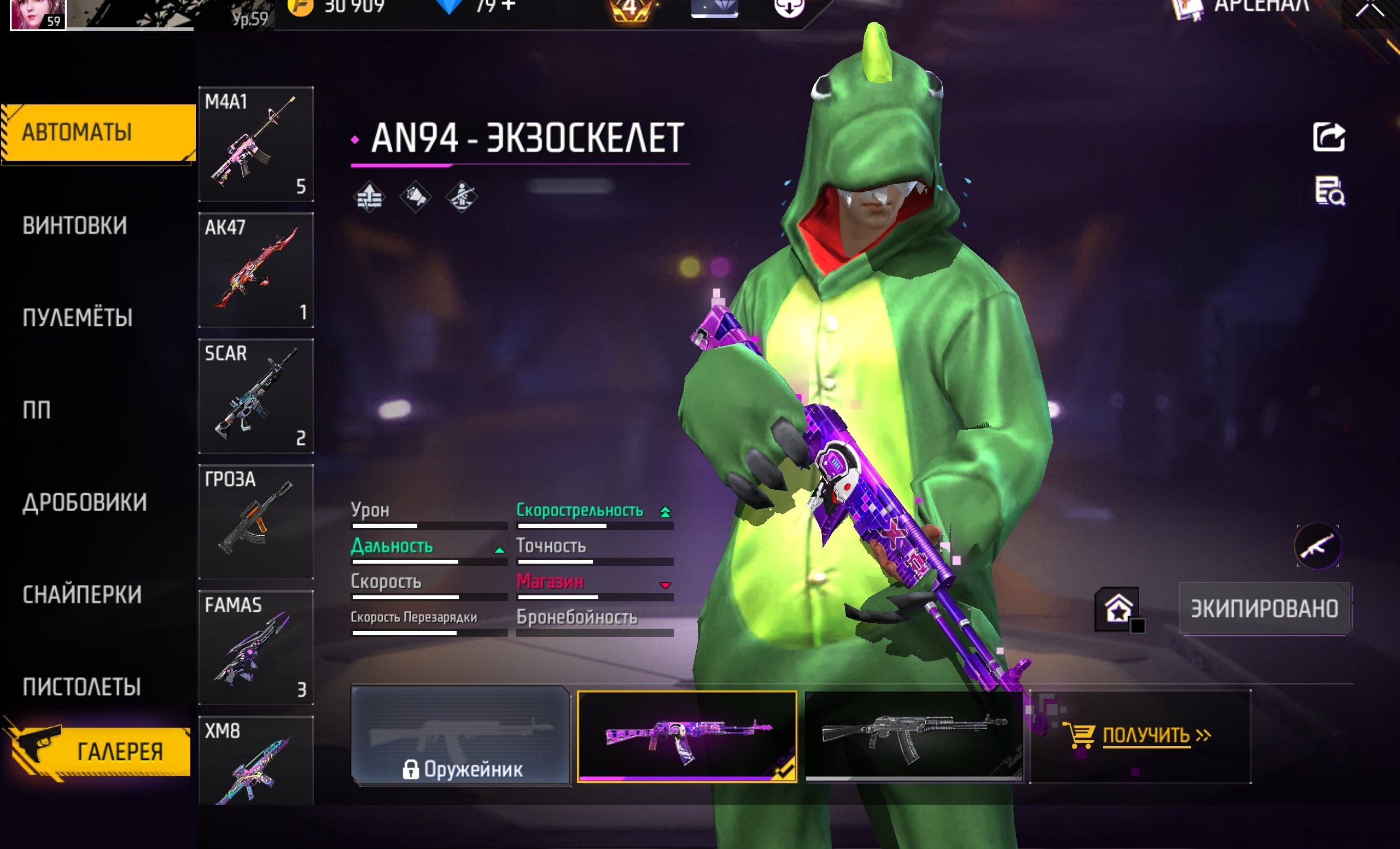Select the M4A1 weapon tile
This screenshot has height=849, width=1400.
pyautogui.click(x=256, y=144)
